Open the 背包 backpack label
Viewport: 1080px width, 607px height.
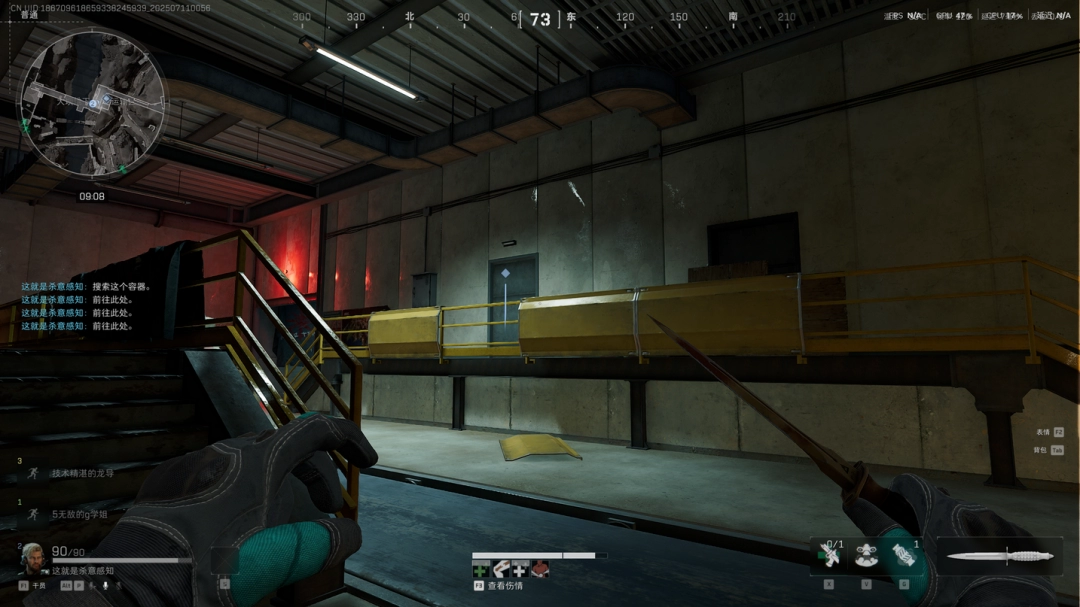tap(1043, 450)
